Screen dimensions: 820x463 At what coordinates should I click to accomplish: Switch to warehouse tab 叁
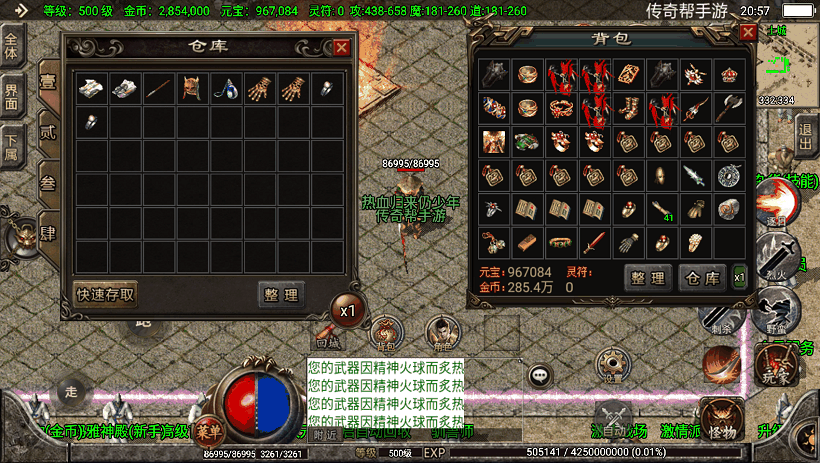coord(48,182)
